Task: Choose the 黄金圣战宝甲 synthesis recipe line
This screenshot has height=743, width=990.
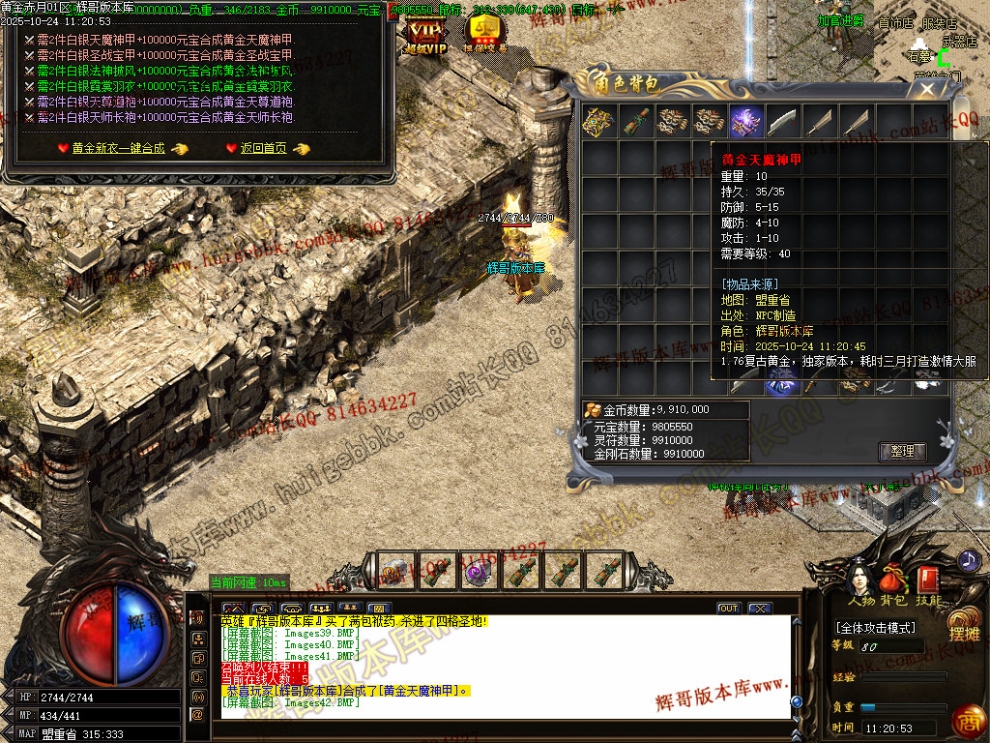Action: (x=165, y=55)
